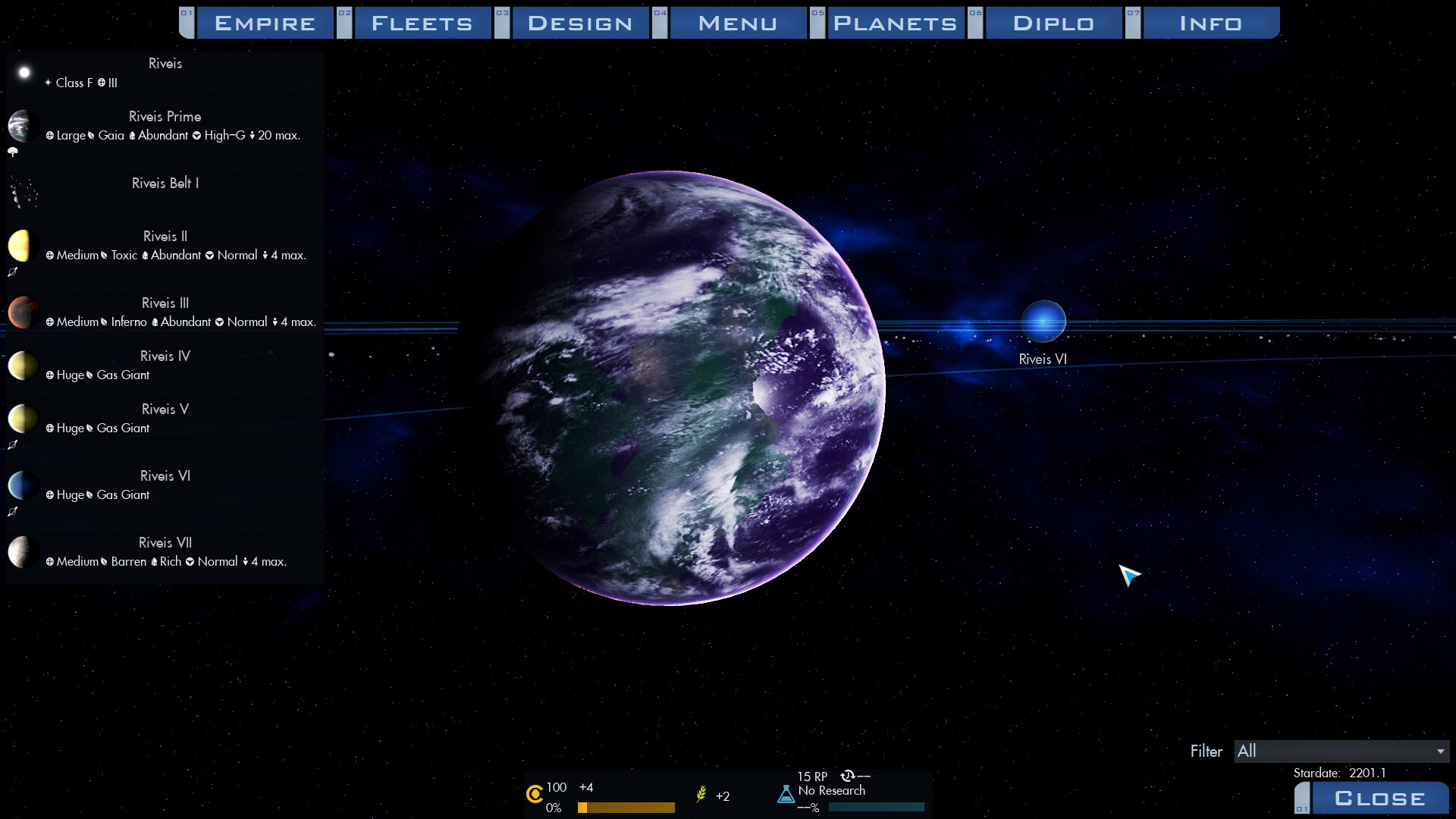Go to the Design screen
This screenshot has width=1456, height=819.
(580, 23)
